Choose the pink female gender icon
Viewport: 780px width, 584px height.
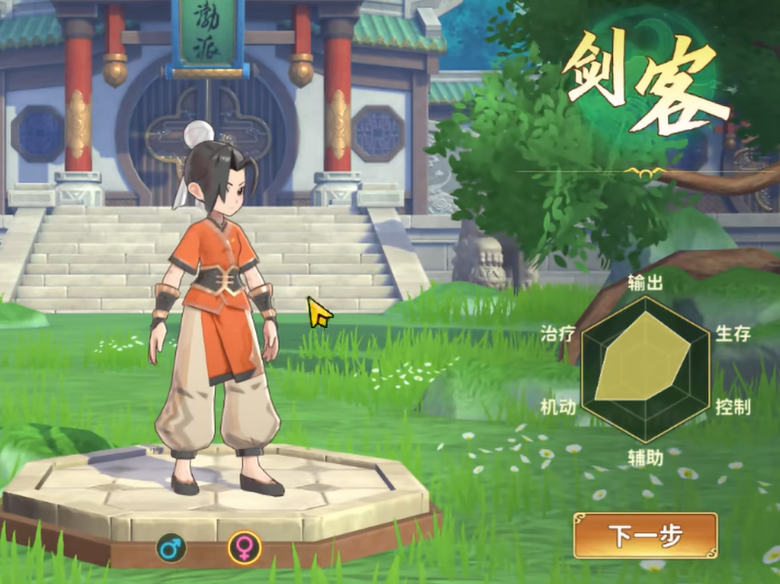[x=243, y=547]
